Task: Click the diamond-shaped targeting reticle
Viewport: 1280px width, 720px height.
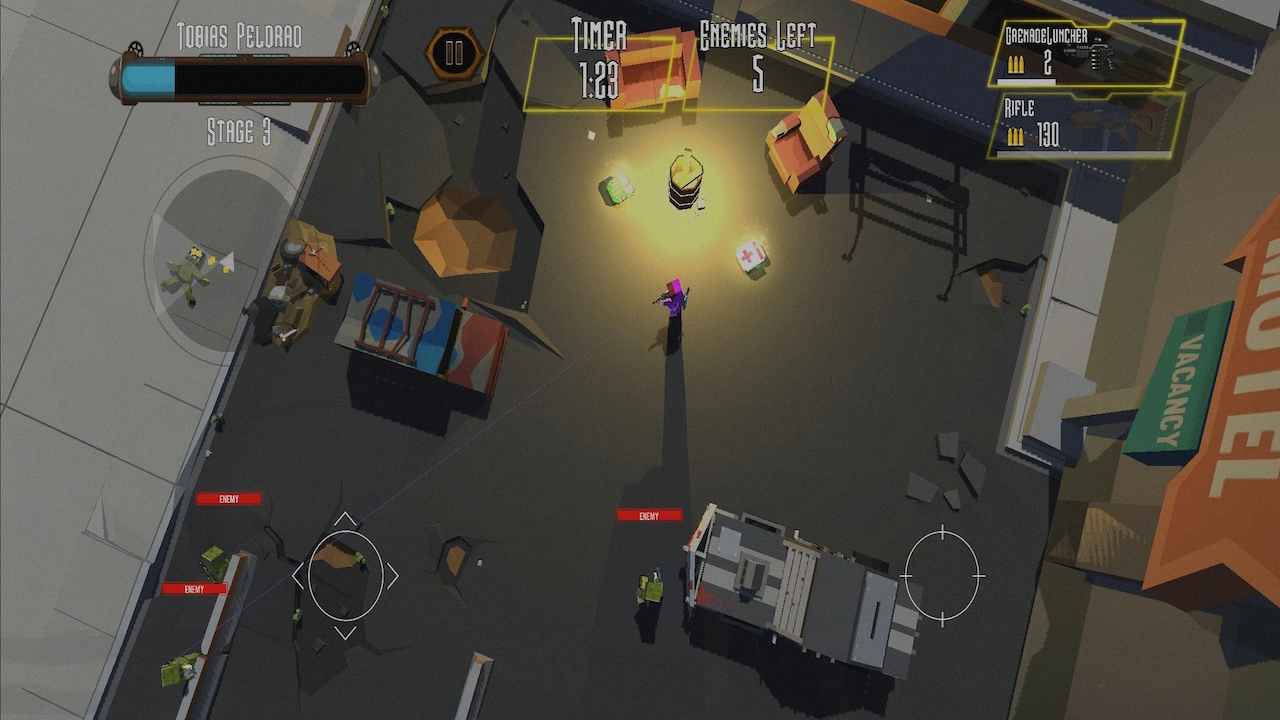Action: (x=347, y=577)
